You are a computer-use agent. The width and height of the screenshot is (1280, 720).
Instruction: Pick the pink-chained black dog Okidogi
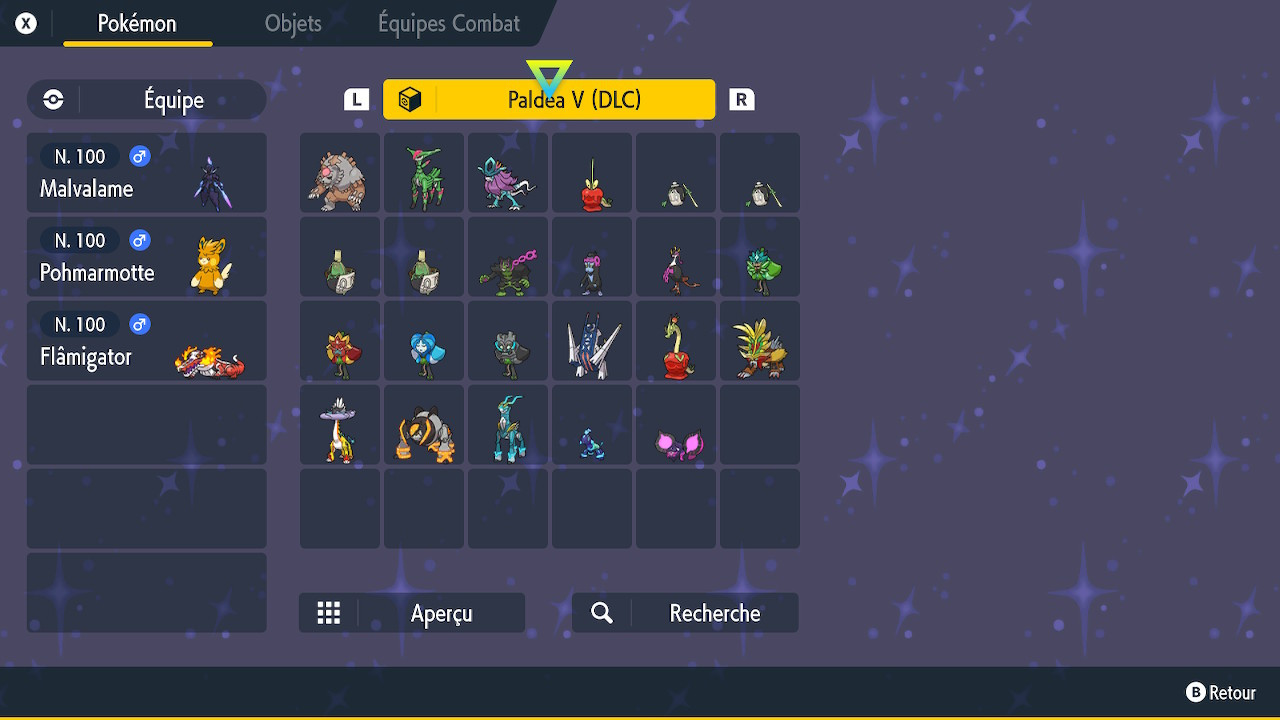pyautogui.click(x=508, y=257)
